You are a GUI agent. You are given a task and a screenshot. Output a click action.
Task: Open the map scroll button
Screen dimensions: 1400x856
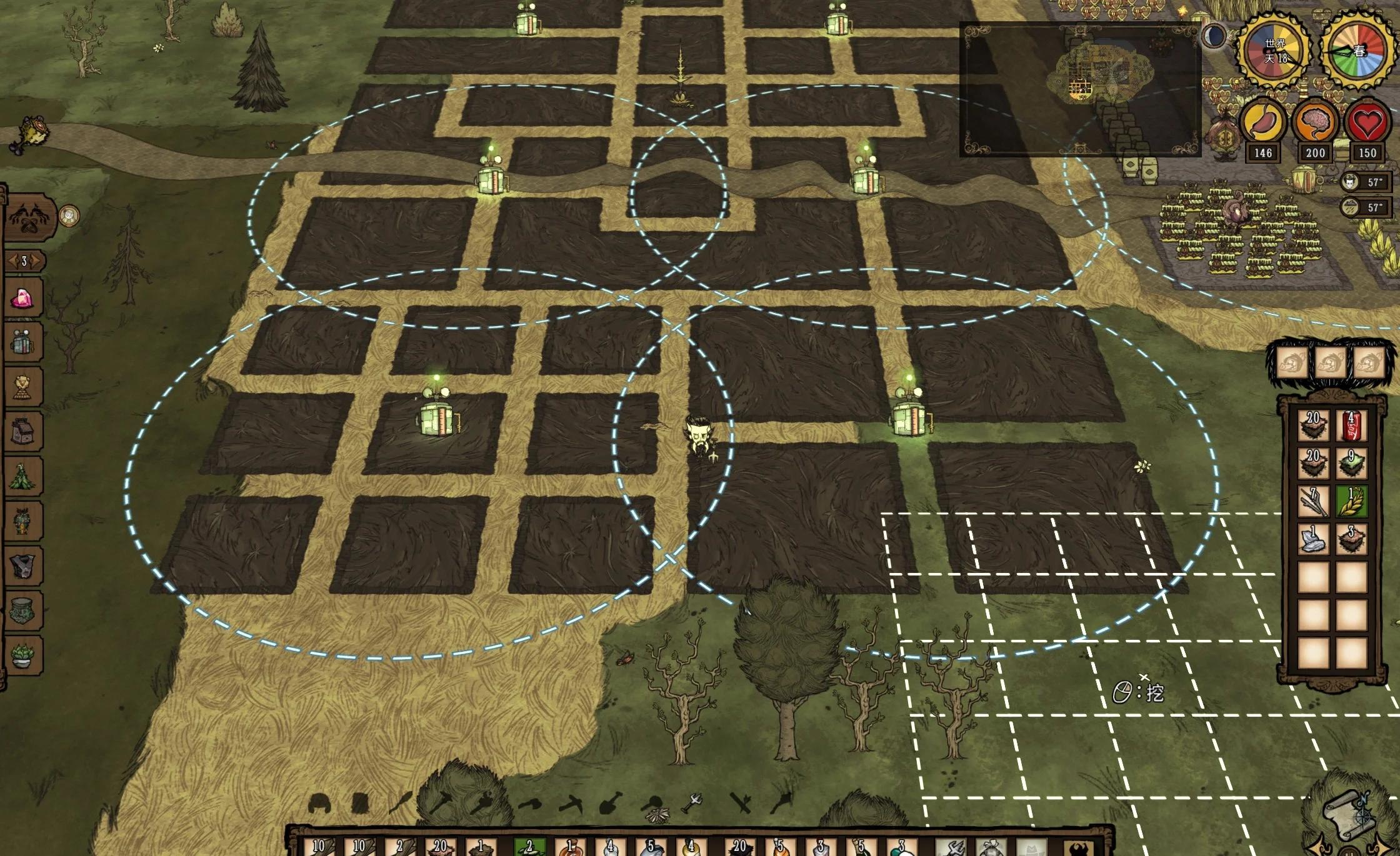pos(1344,814)
